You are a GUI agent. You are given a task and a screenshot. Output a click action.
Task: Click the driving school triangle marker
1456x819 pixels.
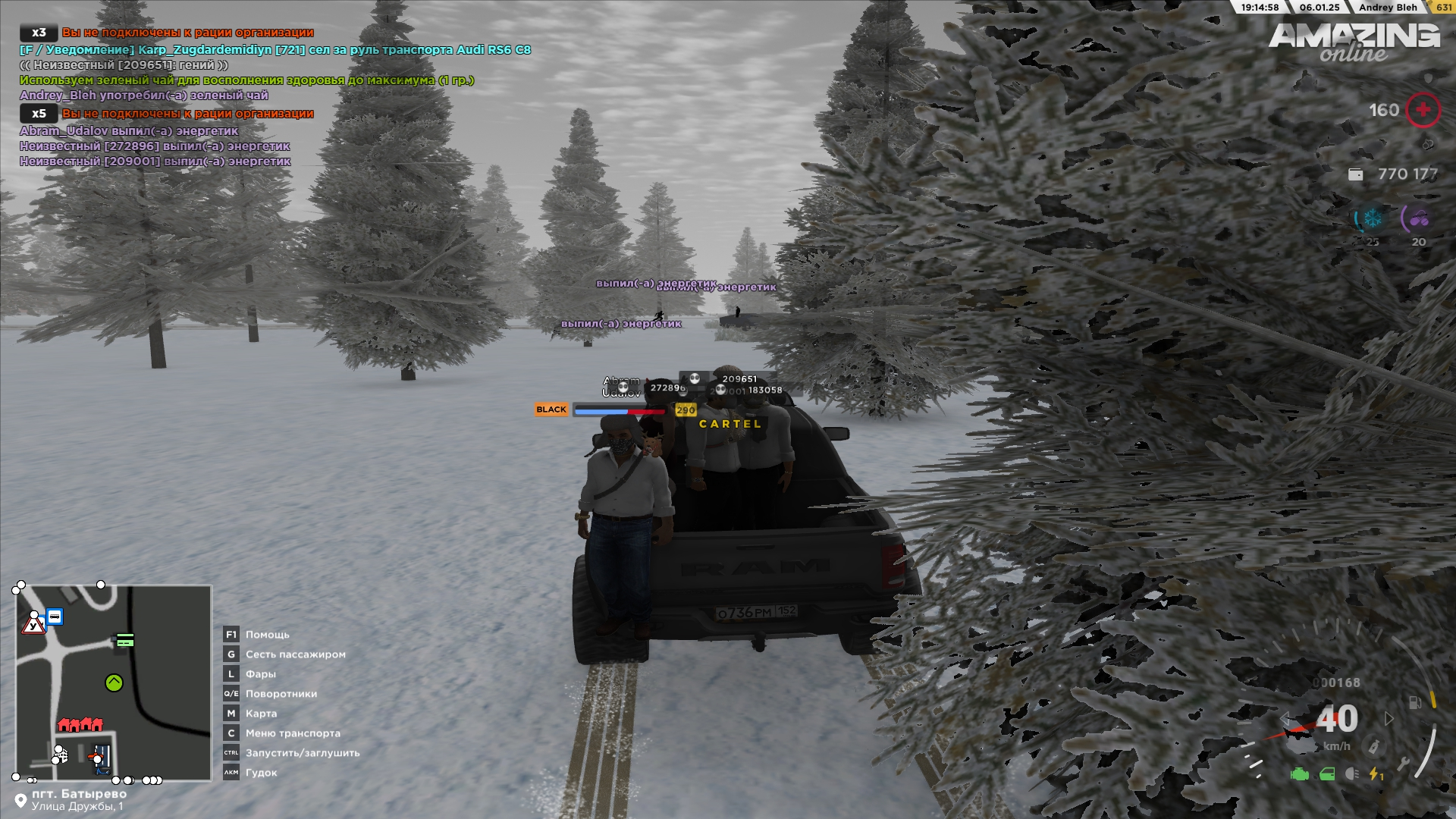[x=33, y=626]
